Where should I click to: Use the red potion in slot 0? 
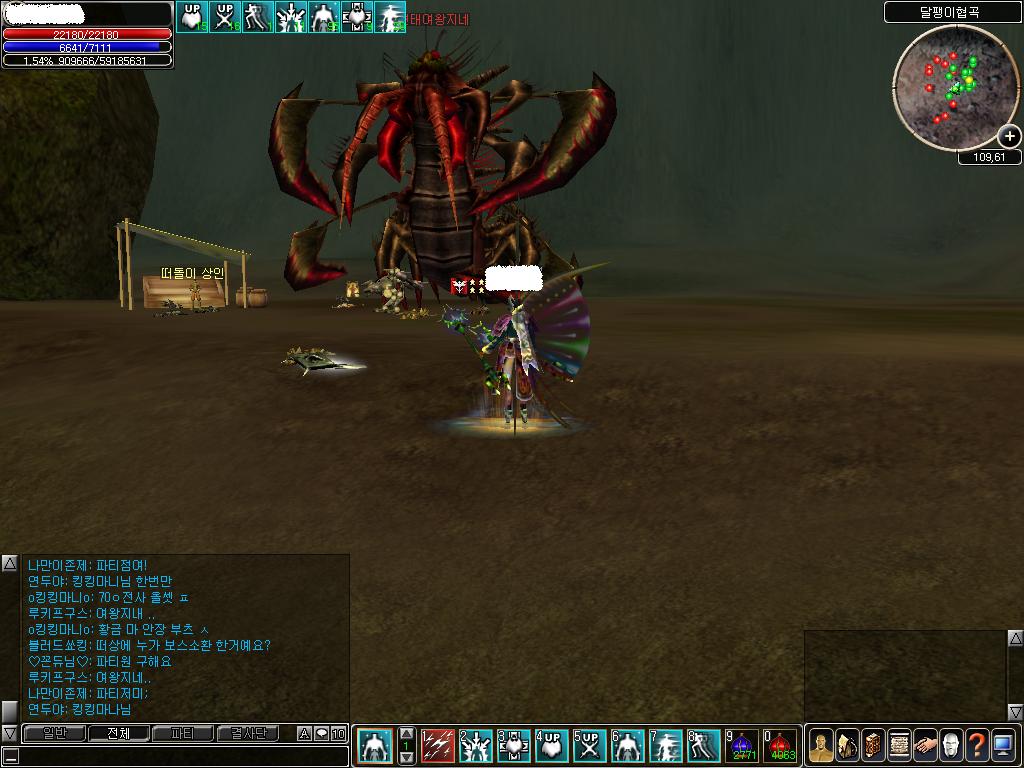coord(781,746)
